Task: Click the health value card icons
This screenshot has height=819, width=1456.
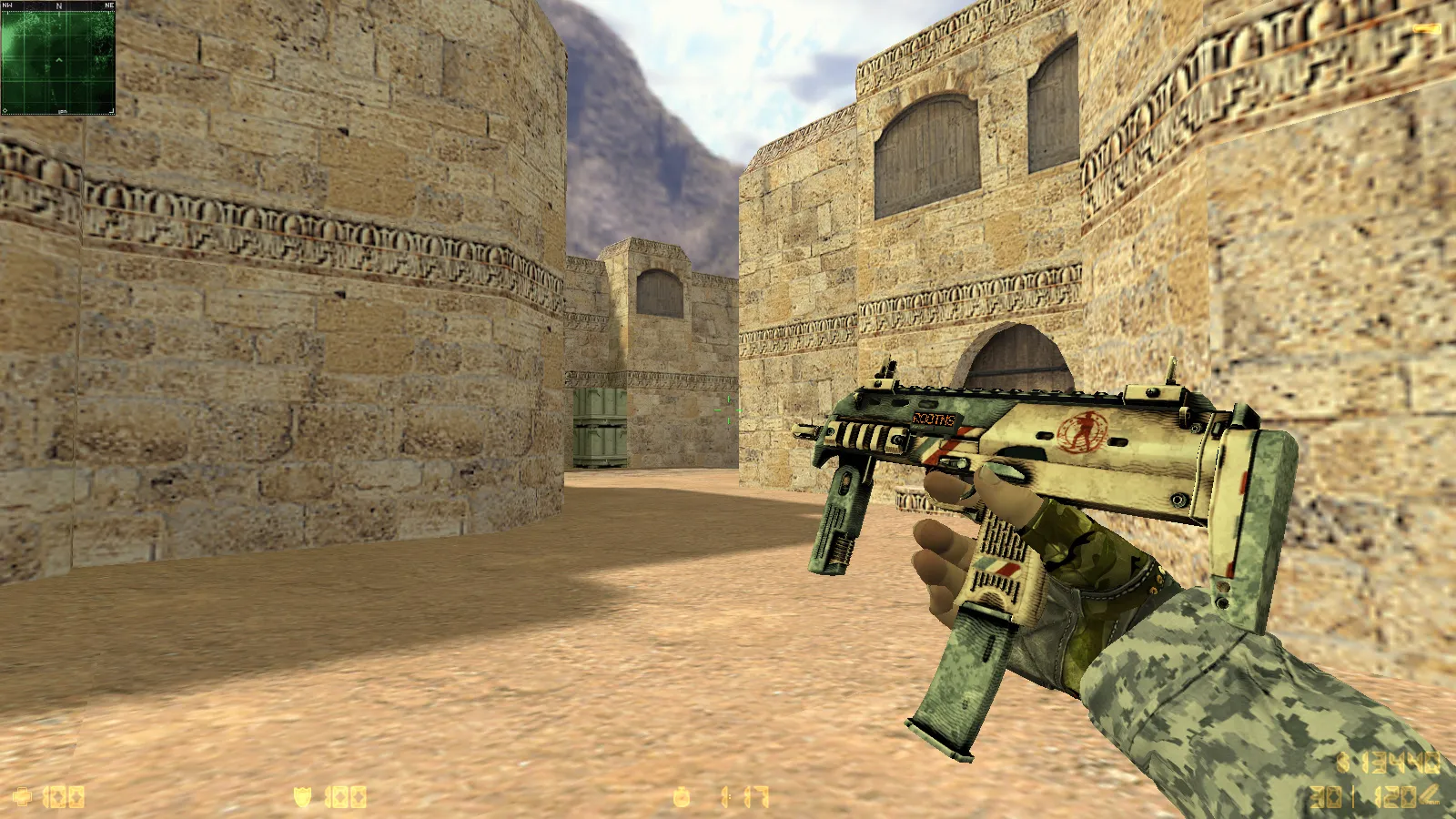Action: (66, 798)
